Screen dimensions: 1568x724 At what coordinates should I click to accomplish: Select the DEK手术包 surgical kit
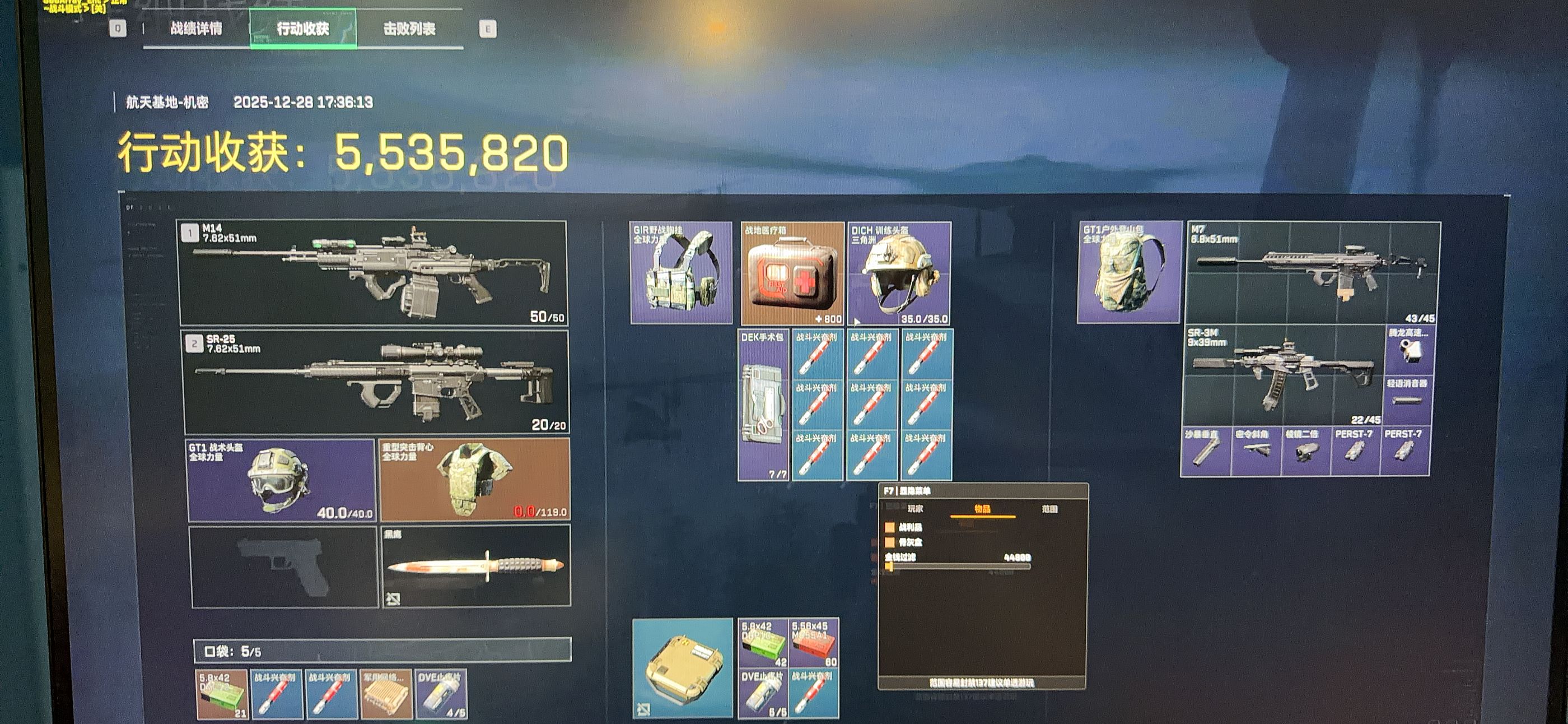coord(763,405)
